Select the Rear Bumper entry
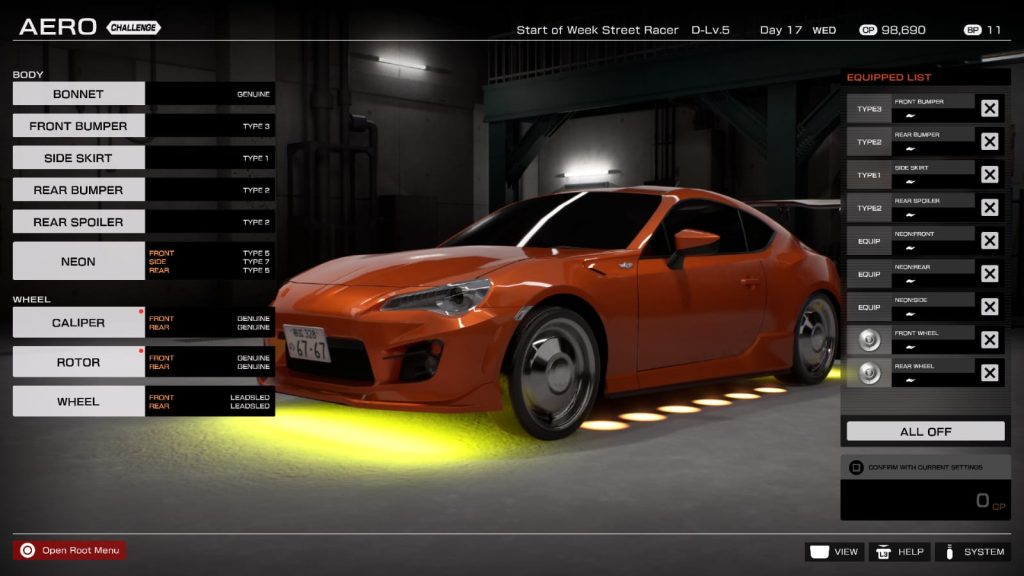 (x=79, y=190)
